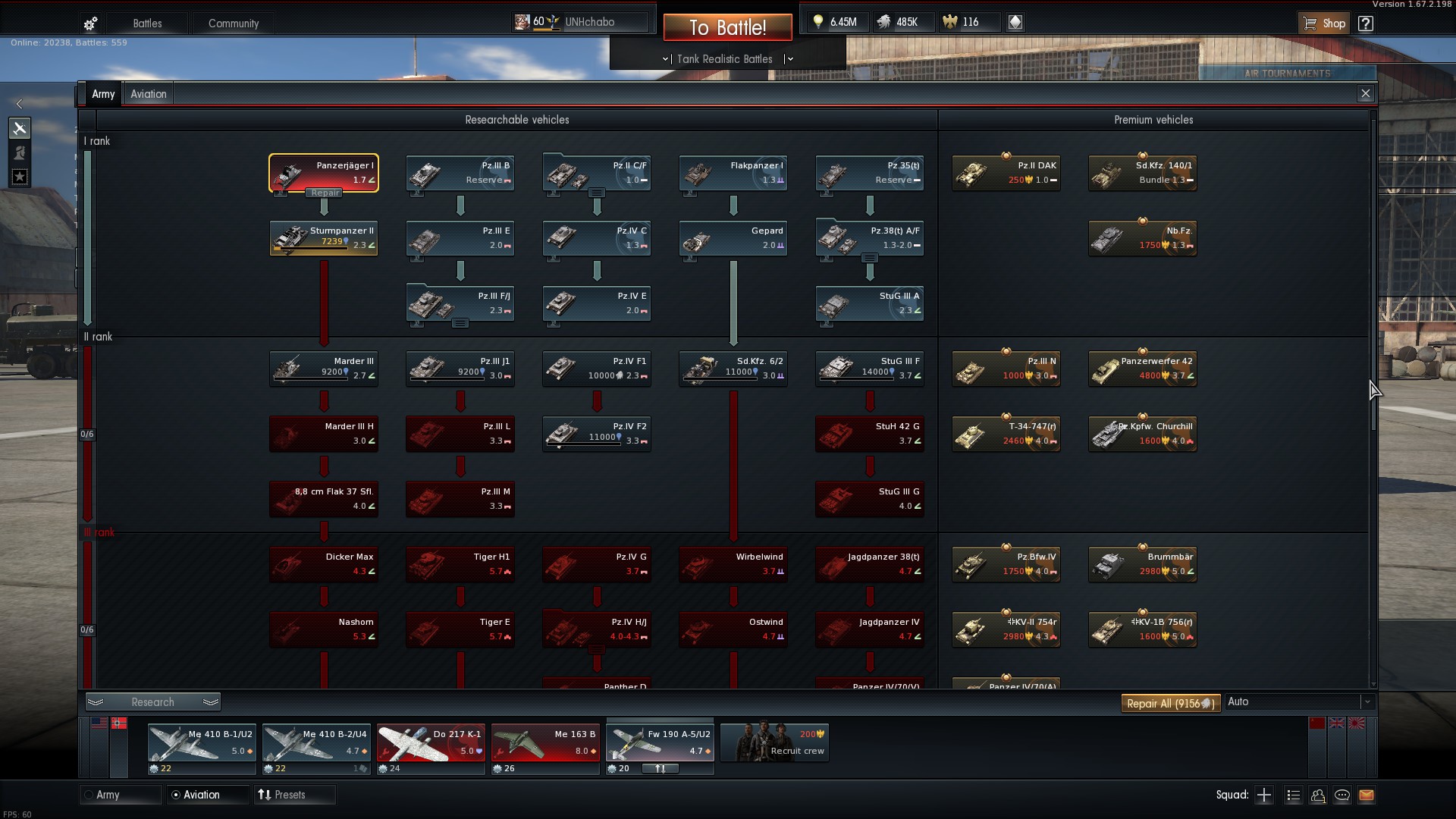Open the Community menu
The width and height of the screenshot is (1456, 819).
(x=233, y=24)
